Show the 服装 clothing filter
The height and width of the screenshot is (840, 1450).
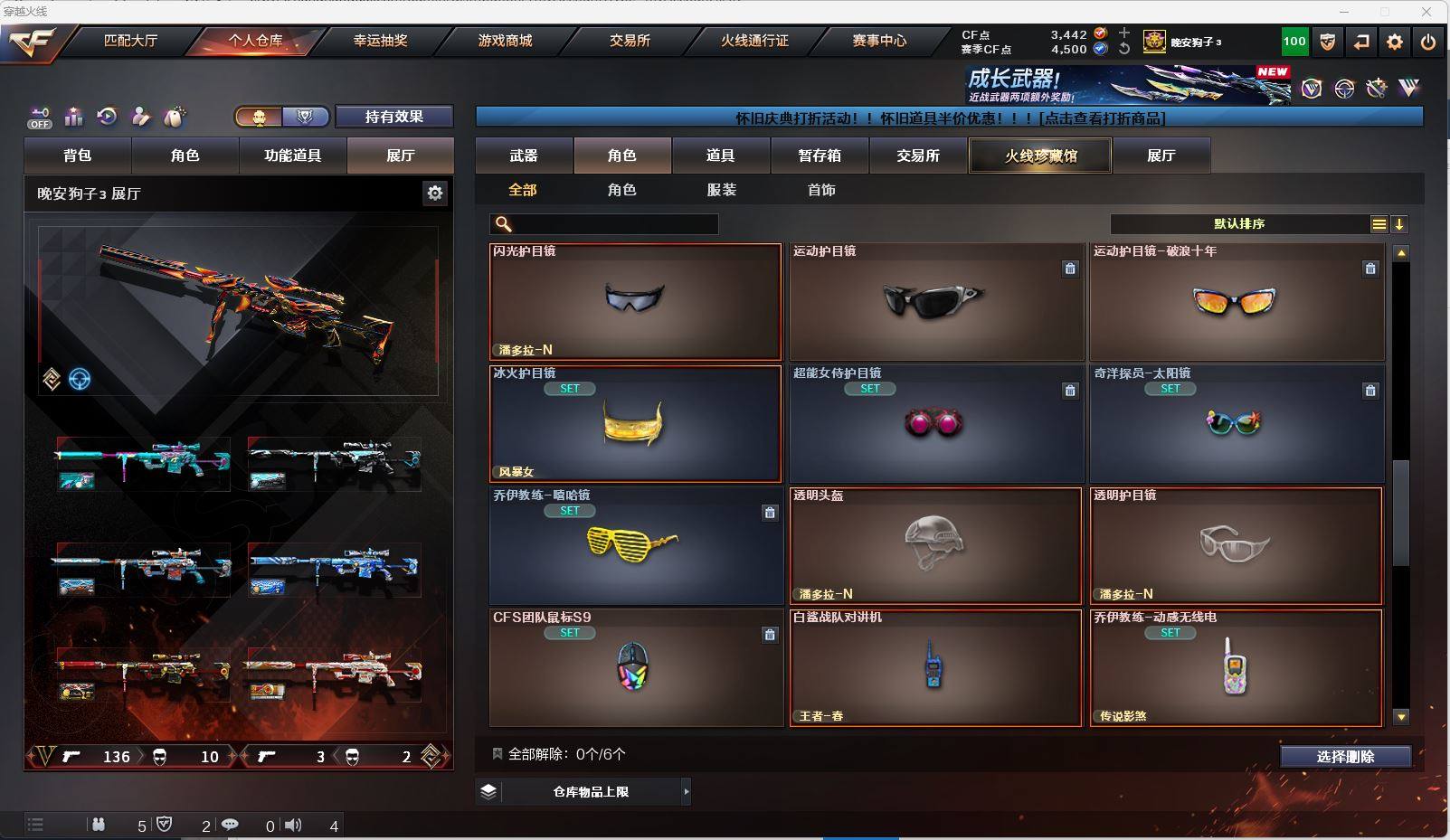(722, 190)
